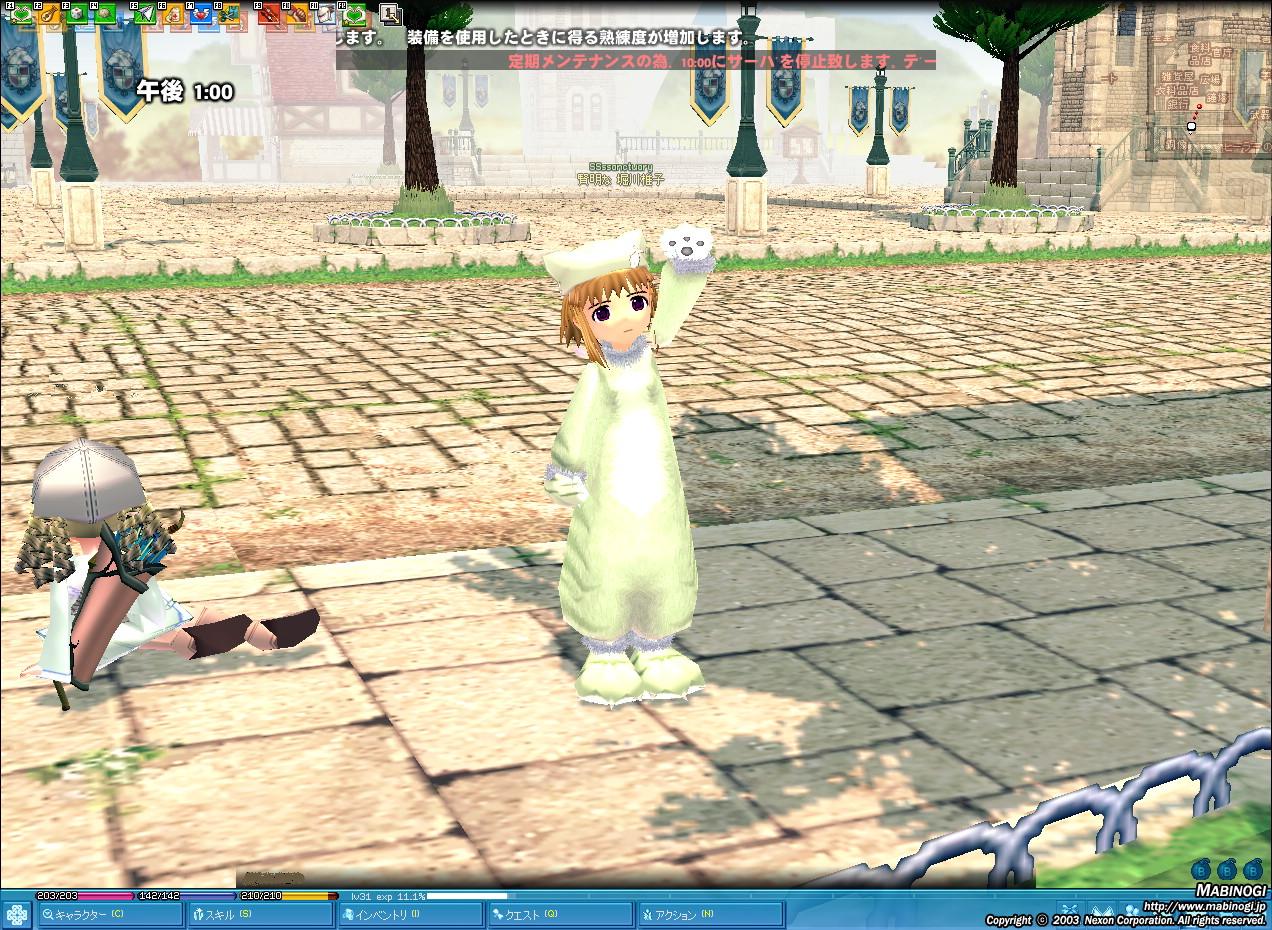This screenshot has width=1272, height=930.
Task: Activate the lute skill on F2
Action: (49, 13)
